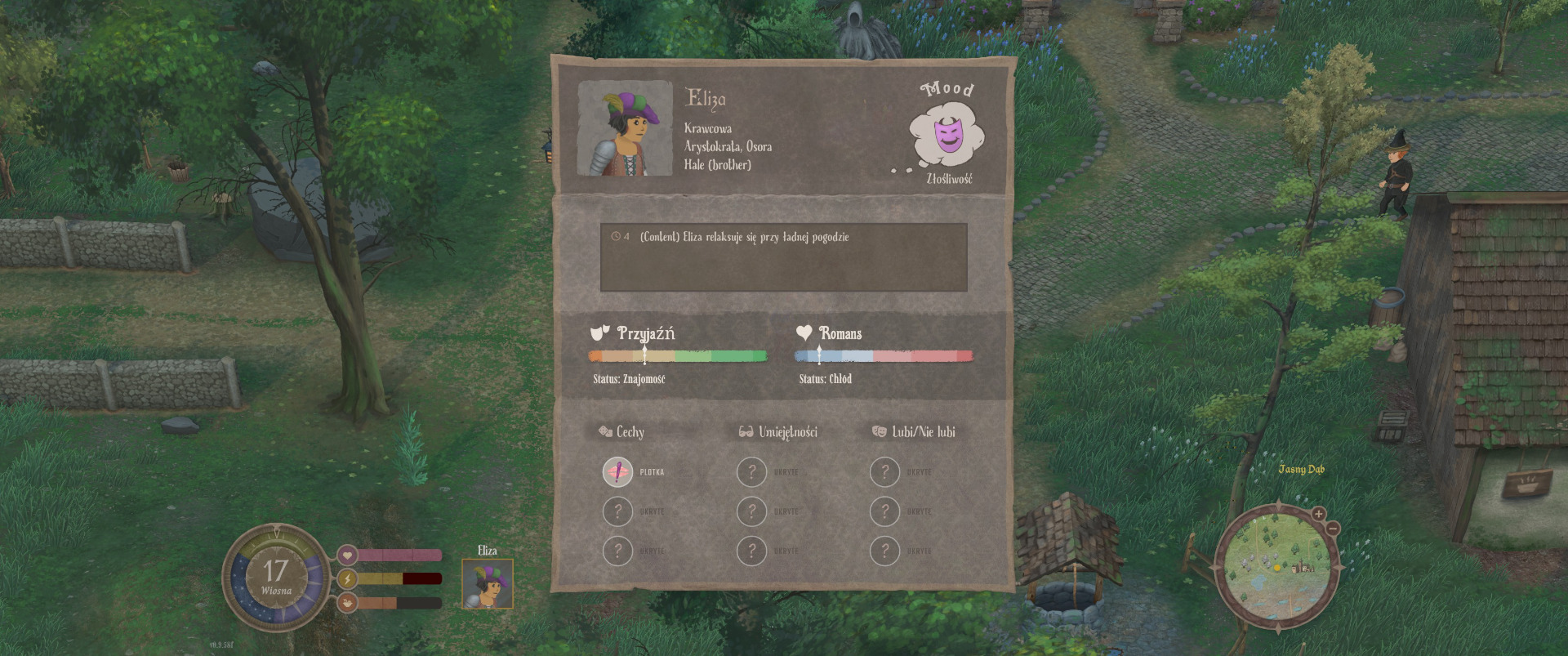Select Eliza's small portrait beside the status bars
The image size is (1568, 656).
click(488, 583)
